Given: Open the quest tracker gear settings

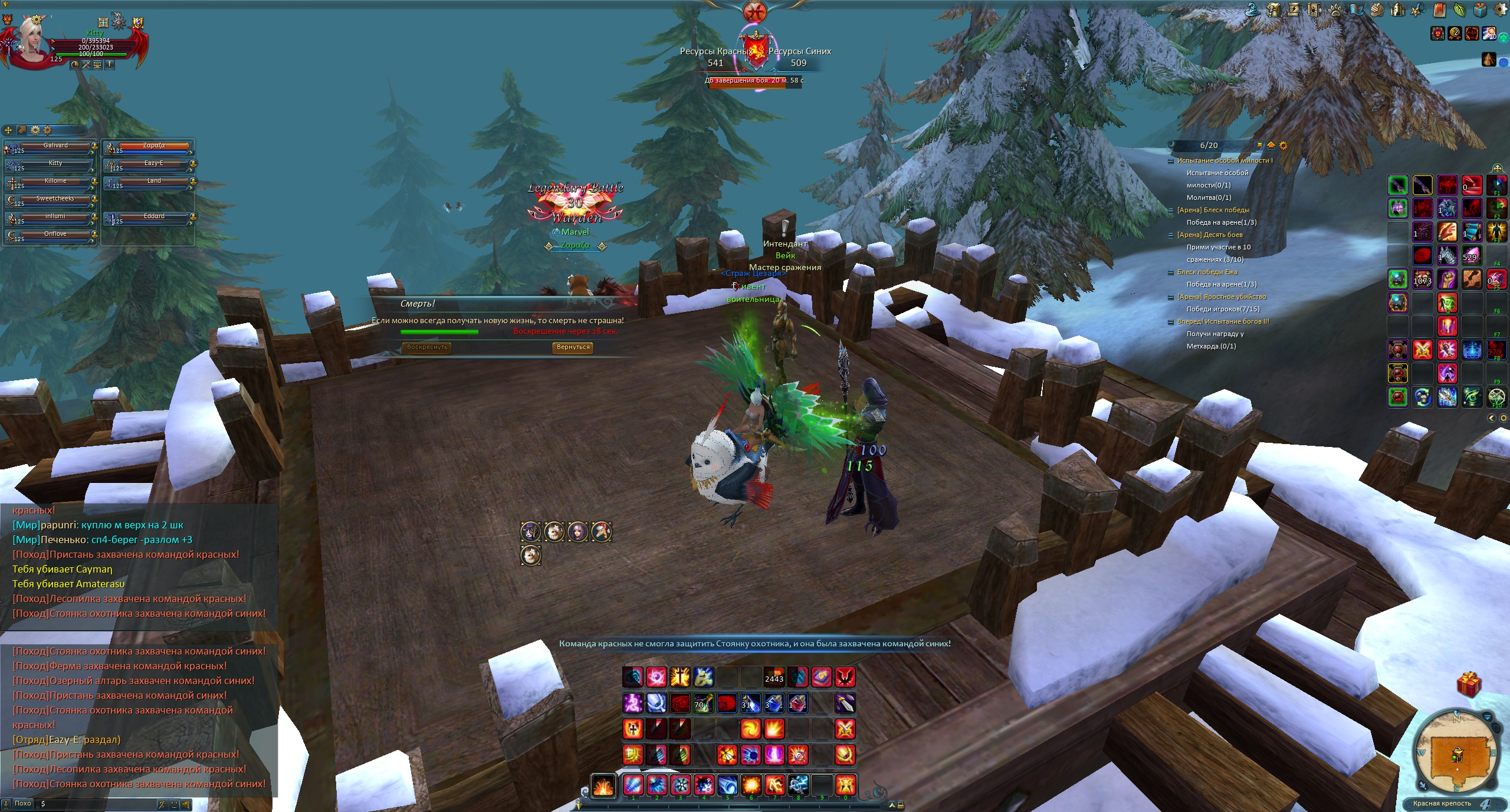Looking at the screenshot, I should [x=1283, y=146].
